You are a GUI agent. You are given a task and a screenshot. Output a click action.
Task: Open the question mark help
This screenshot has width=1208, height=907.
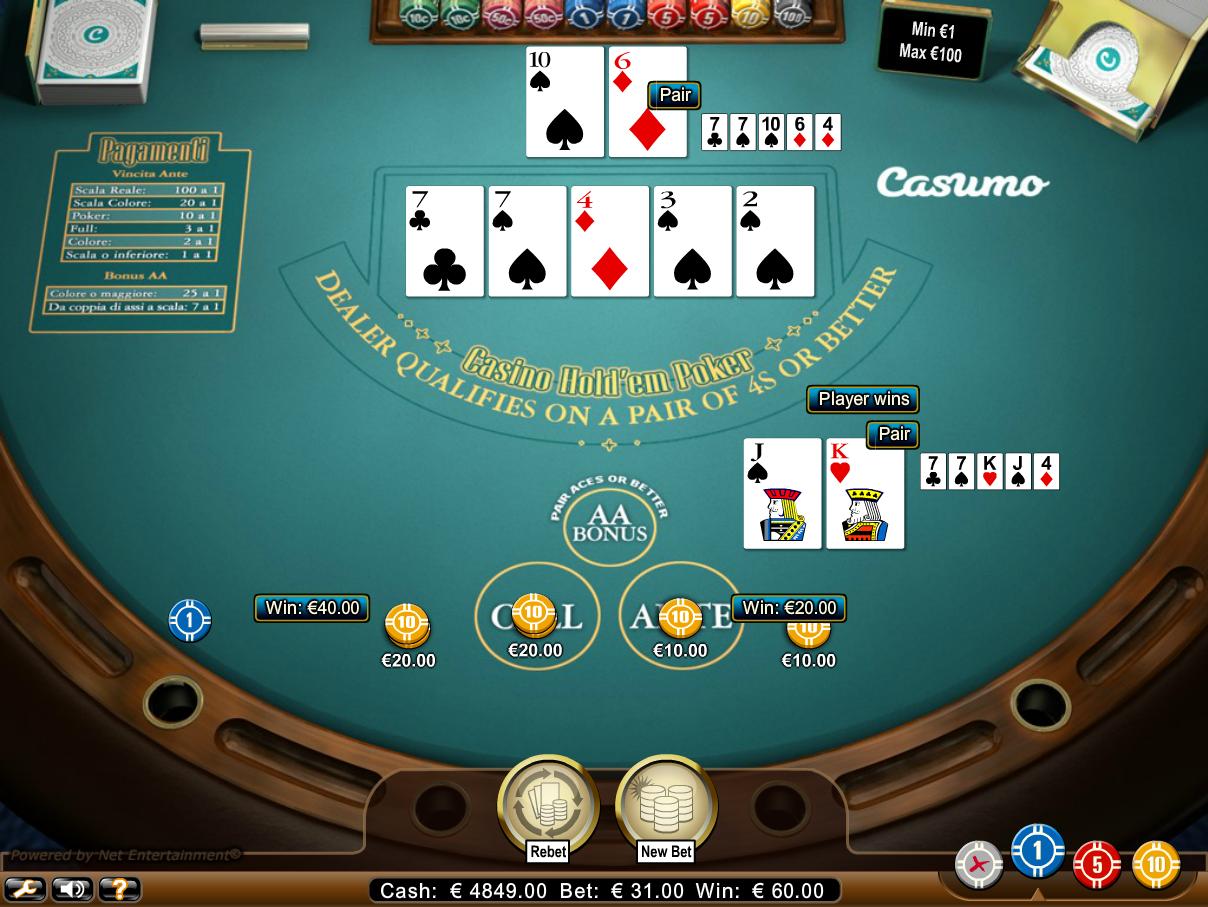point(119,888)
